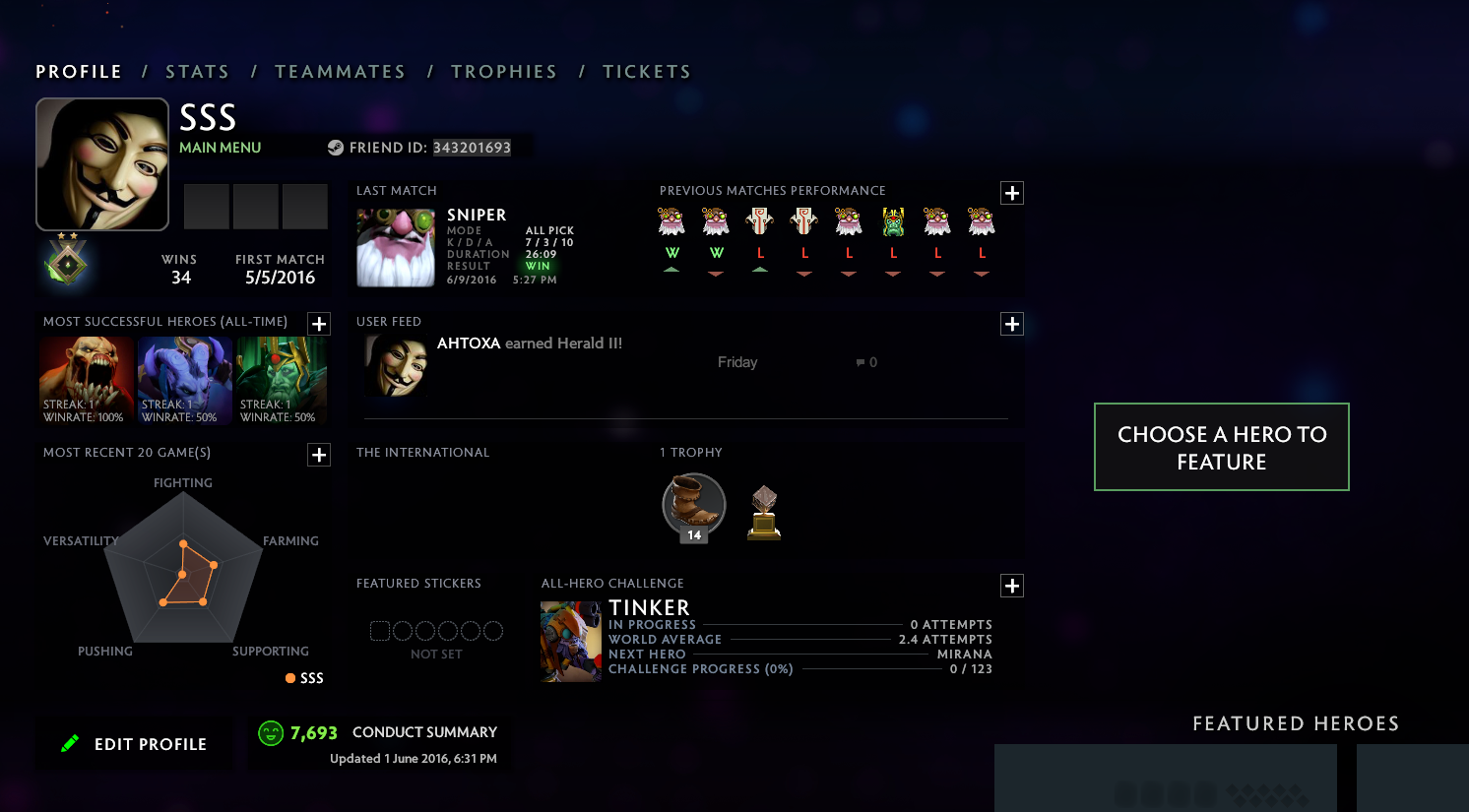The width and height of the screenshot is (1469, 812).
Task: Click the Sniper portrait in Last Match
Action: [x=395, y=247]
